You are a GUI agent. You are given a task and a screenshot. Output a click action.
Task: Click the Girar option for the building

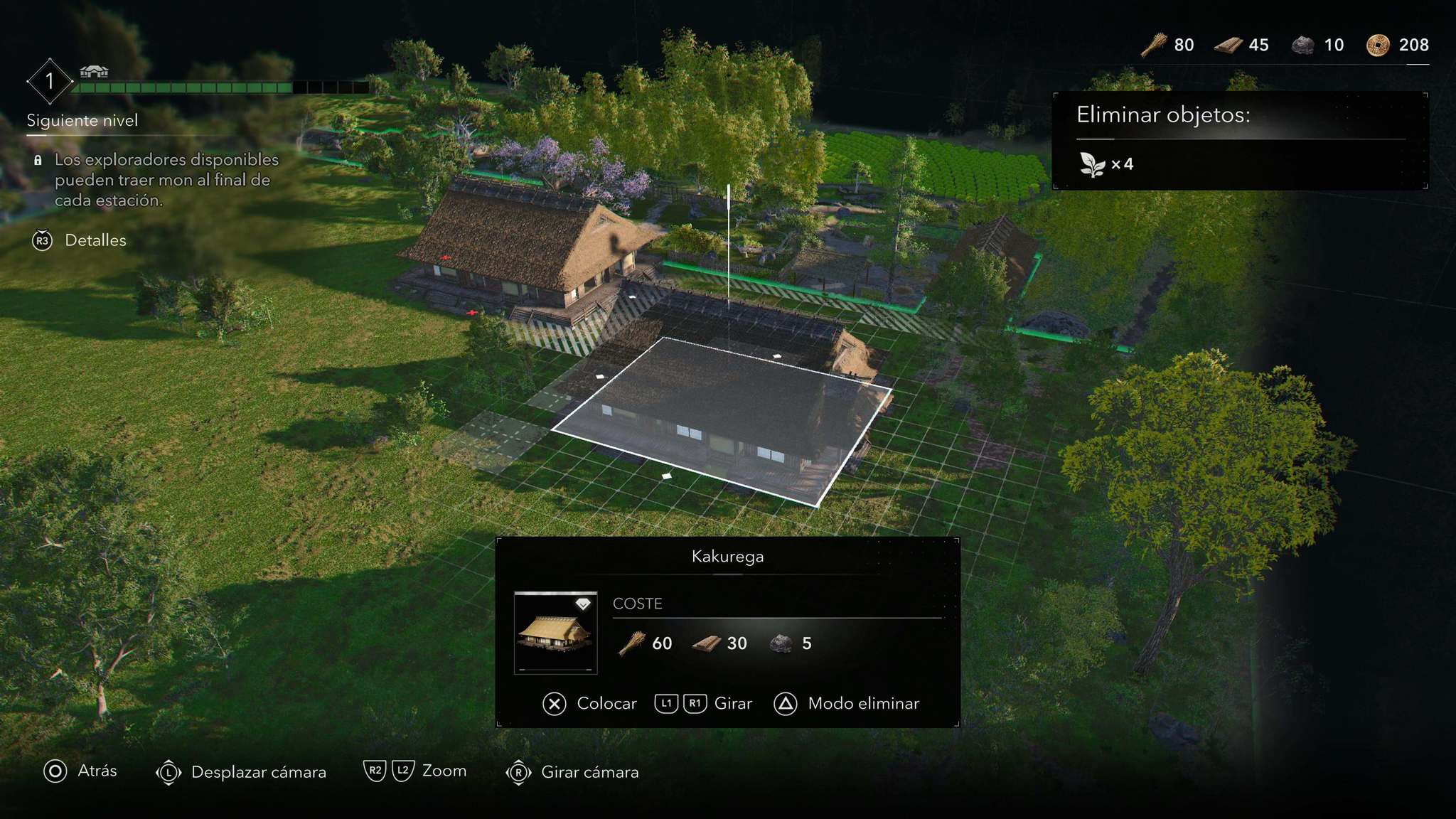[703, 704]
